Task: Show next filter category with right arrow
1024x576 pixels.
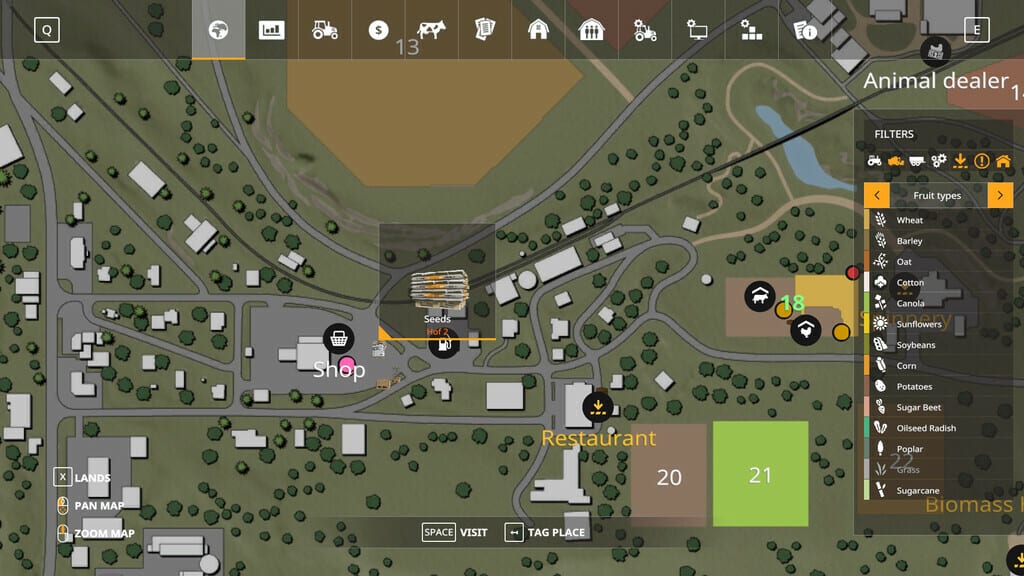Action: pos(1000,195)
